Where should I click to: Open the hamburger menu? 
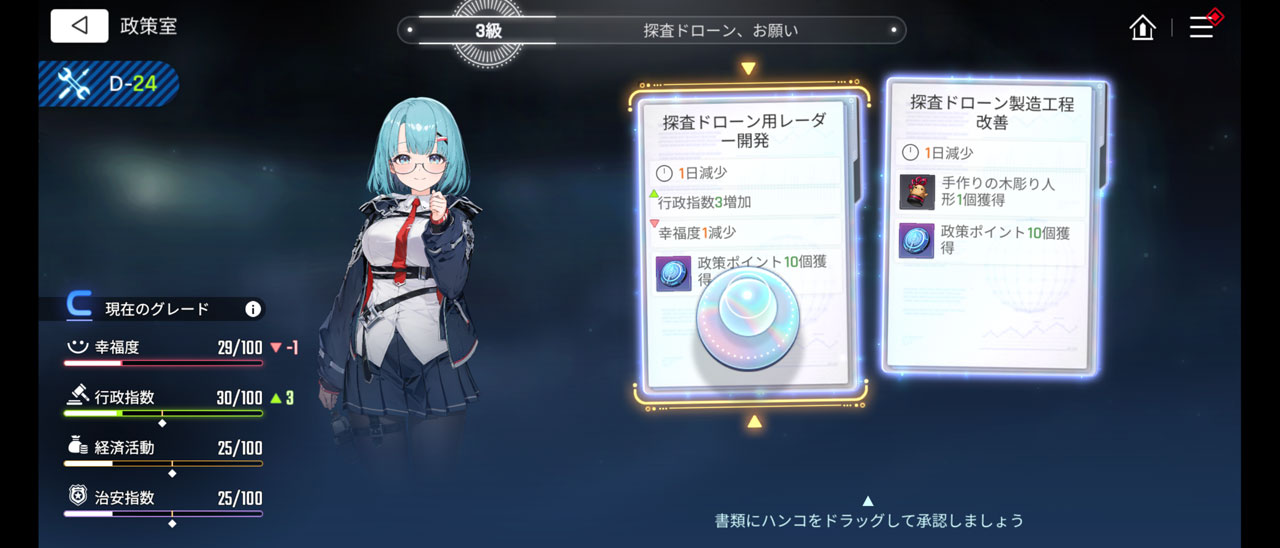tap(1201, 28)
